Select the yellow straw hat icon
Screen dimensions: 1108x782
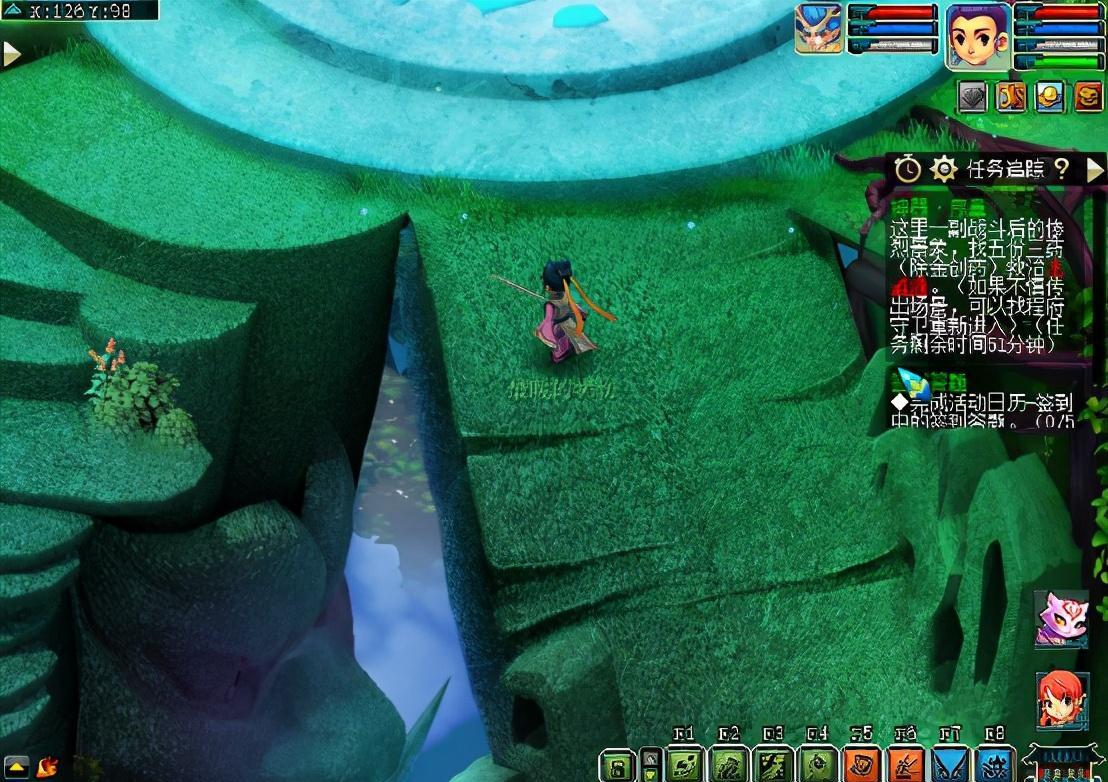pyautogui.click(x=1049, y=96)
